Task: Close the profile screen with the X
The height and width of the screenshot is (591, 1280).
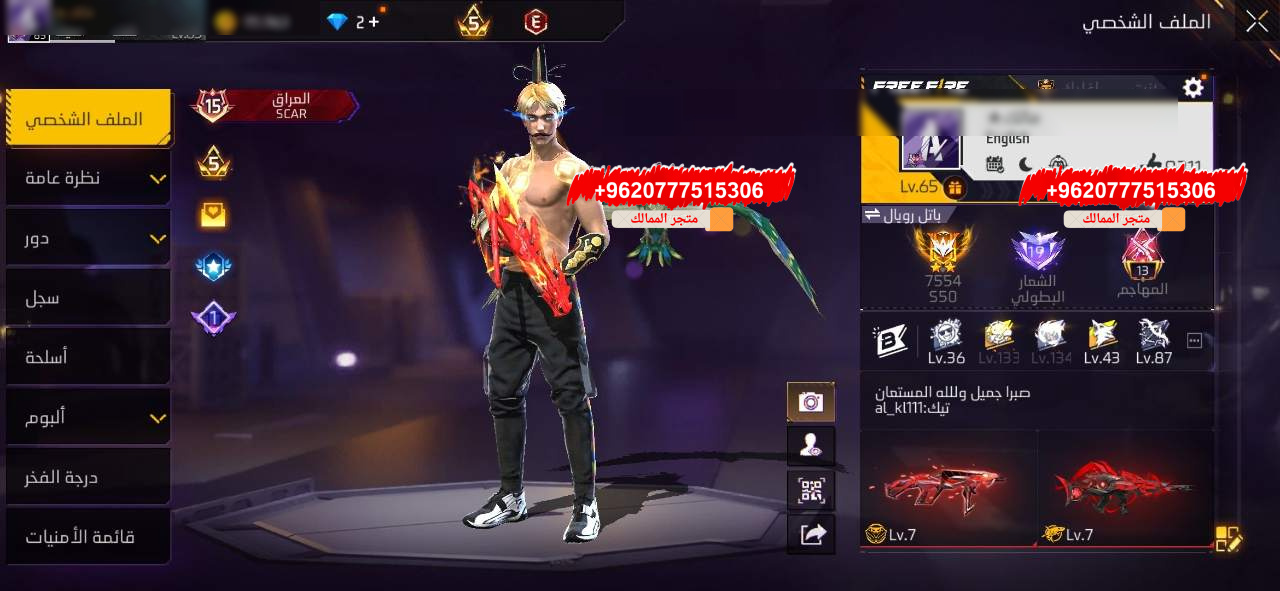Action: [x=1255, y=22]
